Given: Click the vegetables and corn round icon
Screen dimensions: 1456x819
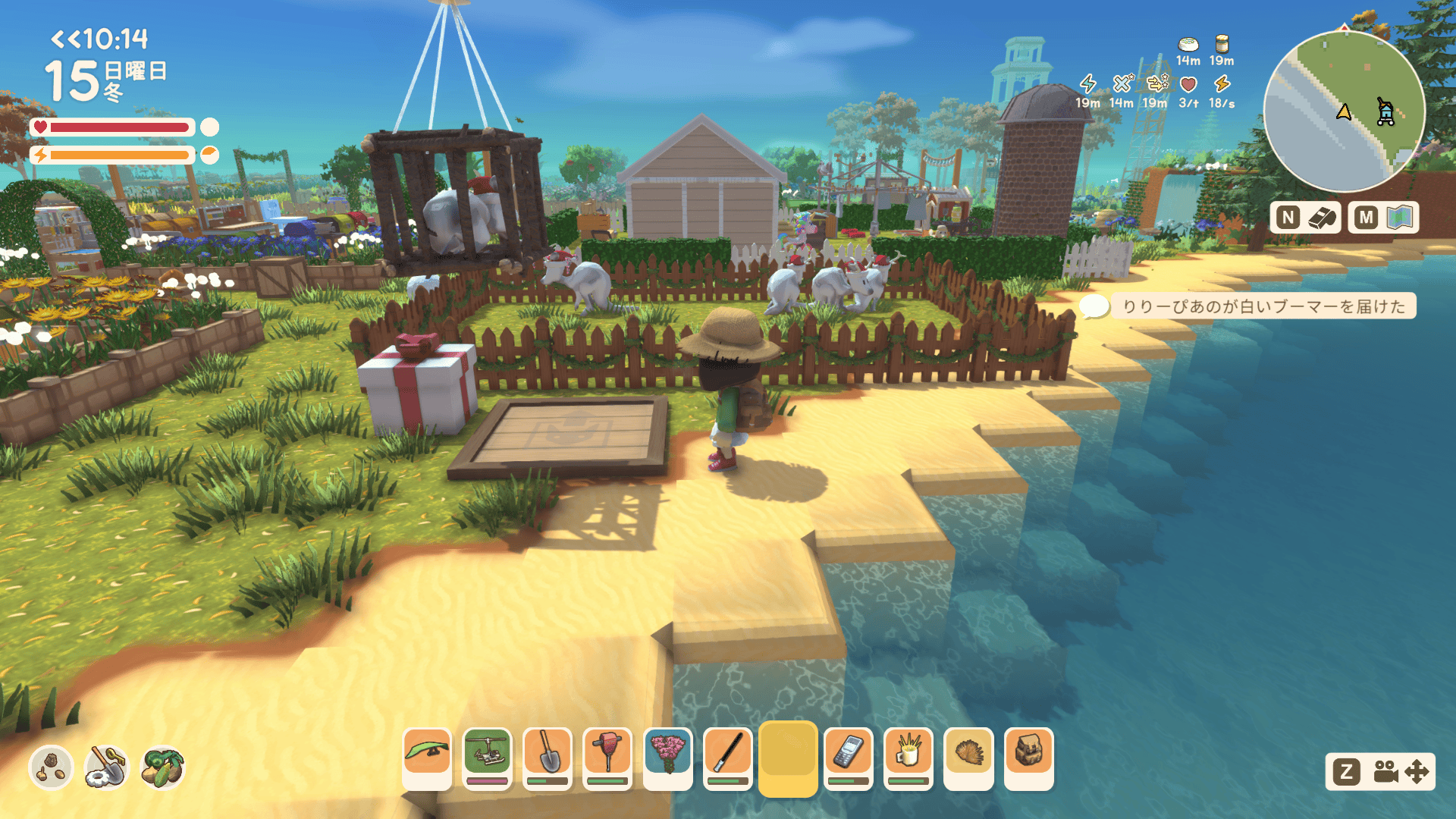Looking at the screenshot, I should [162, 767].
